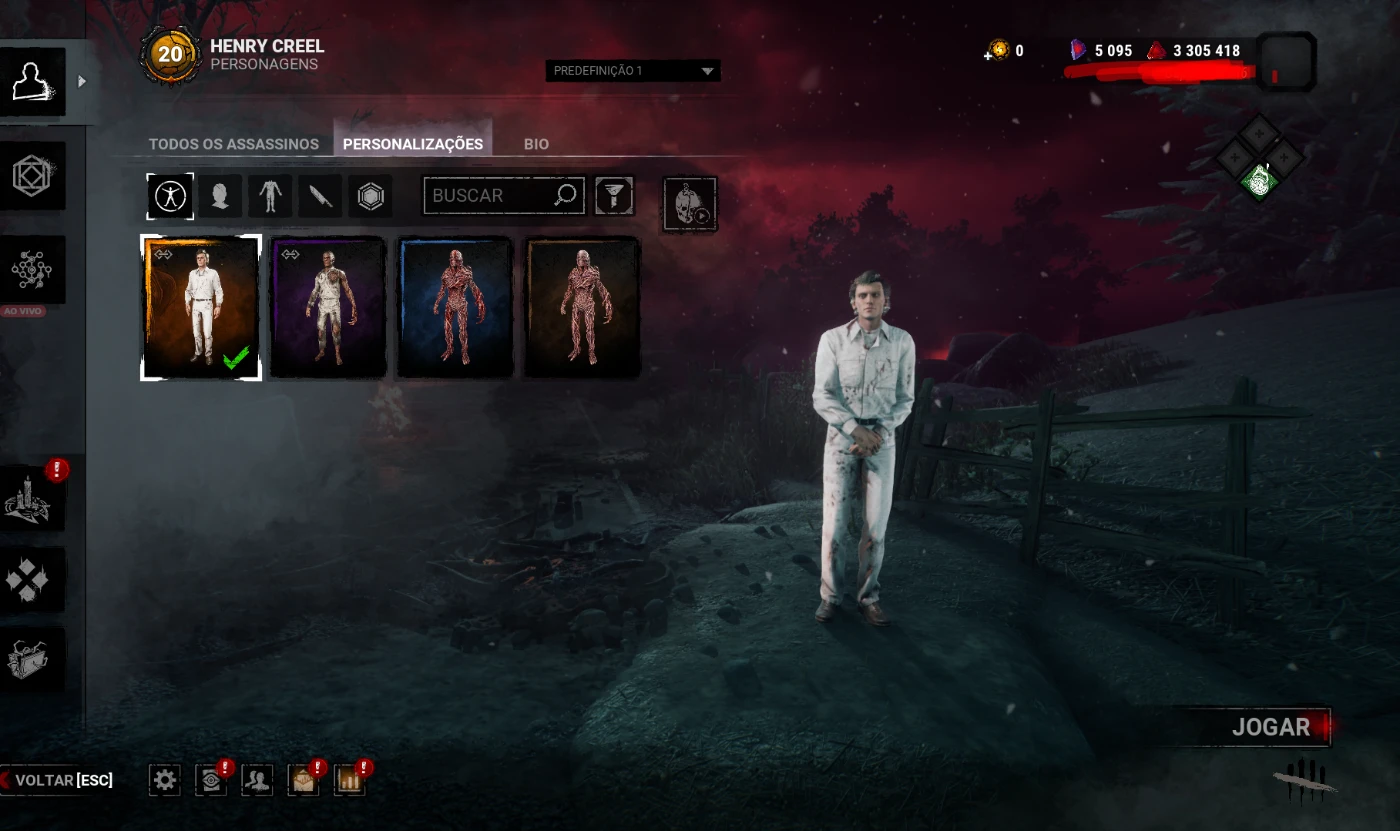This screenshot has width=1400, height=831.
Task: Open the friends list icon
Action: point(257,780)
